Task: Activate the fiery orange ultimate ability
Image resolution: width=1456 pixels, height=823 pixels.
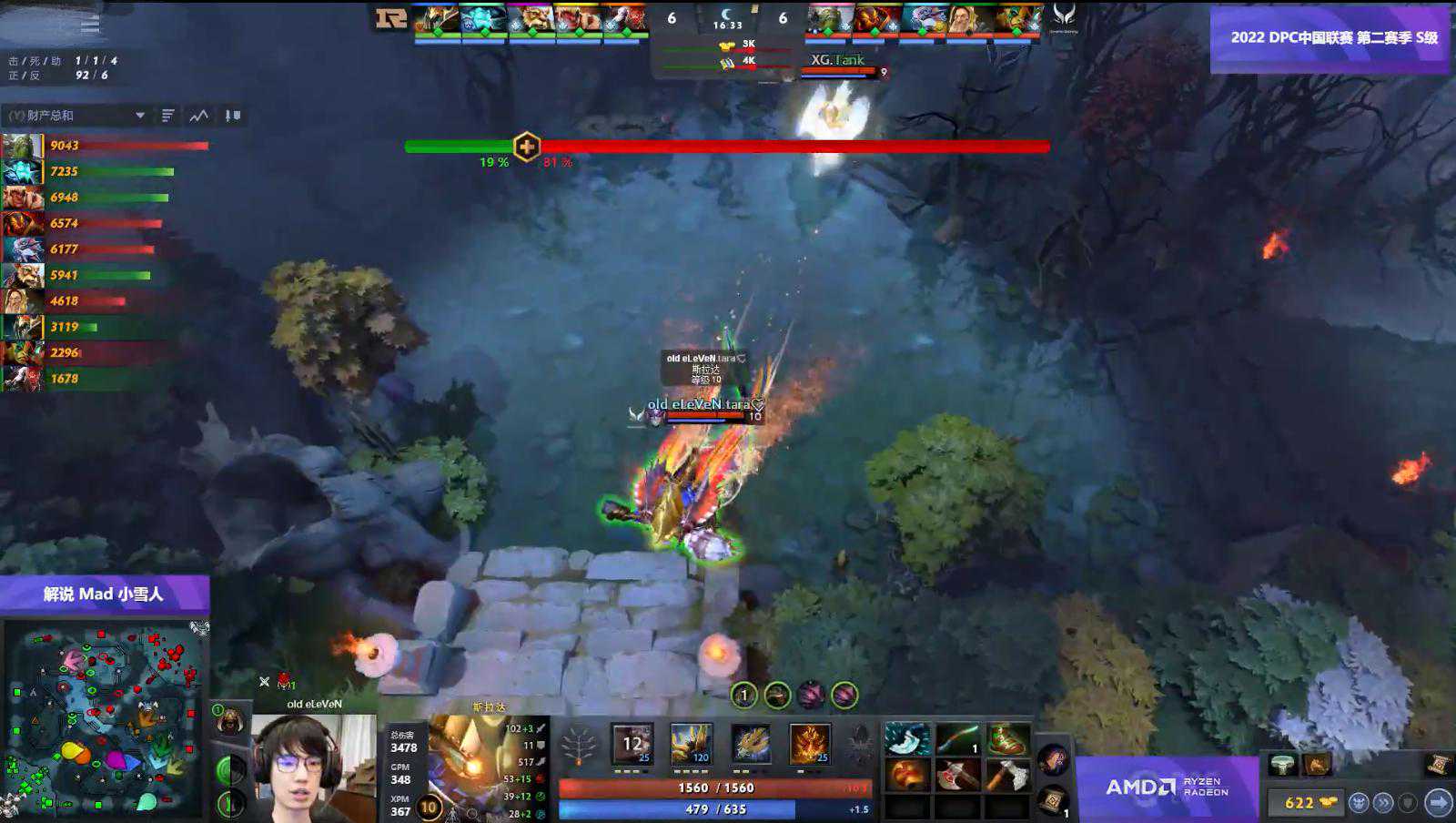Action: click(x=809, y=744)
